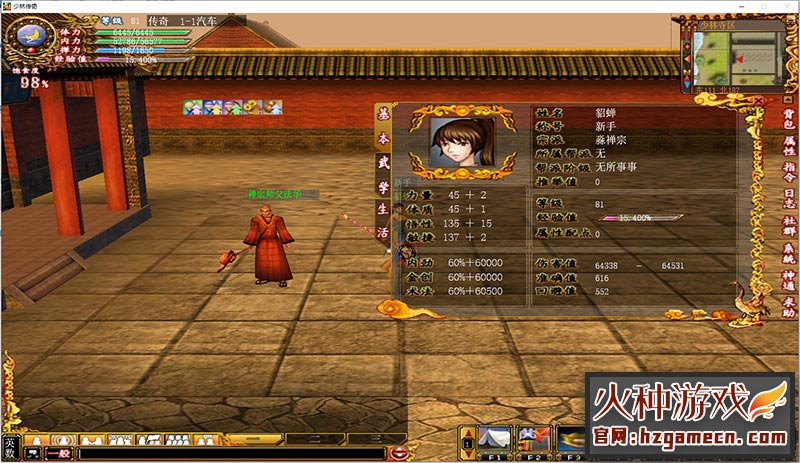
Task: Select the 生活 life skills tab
Action: (x=383, y=217)
